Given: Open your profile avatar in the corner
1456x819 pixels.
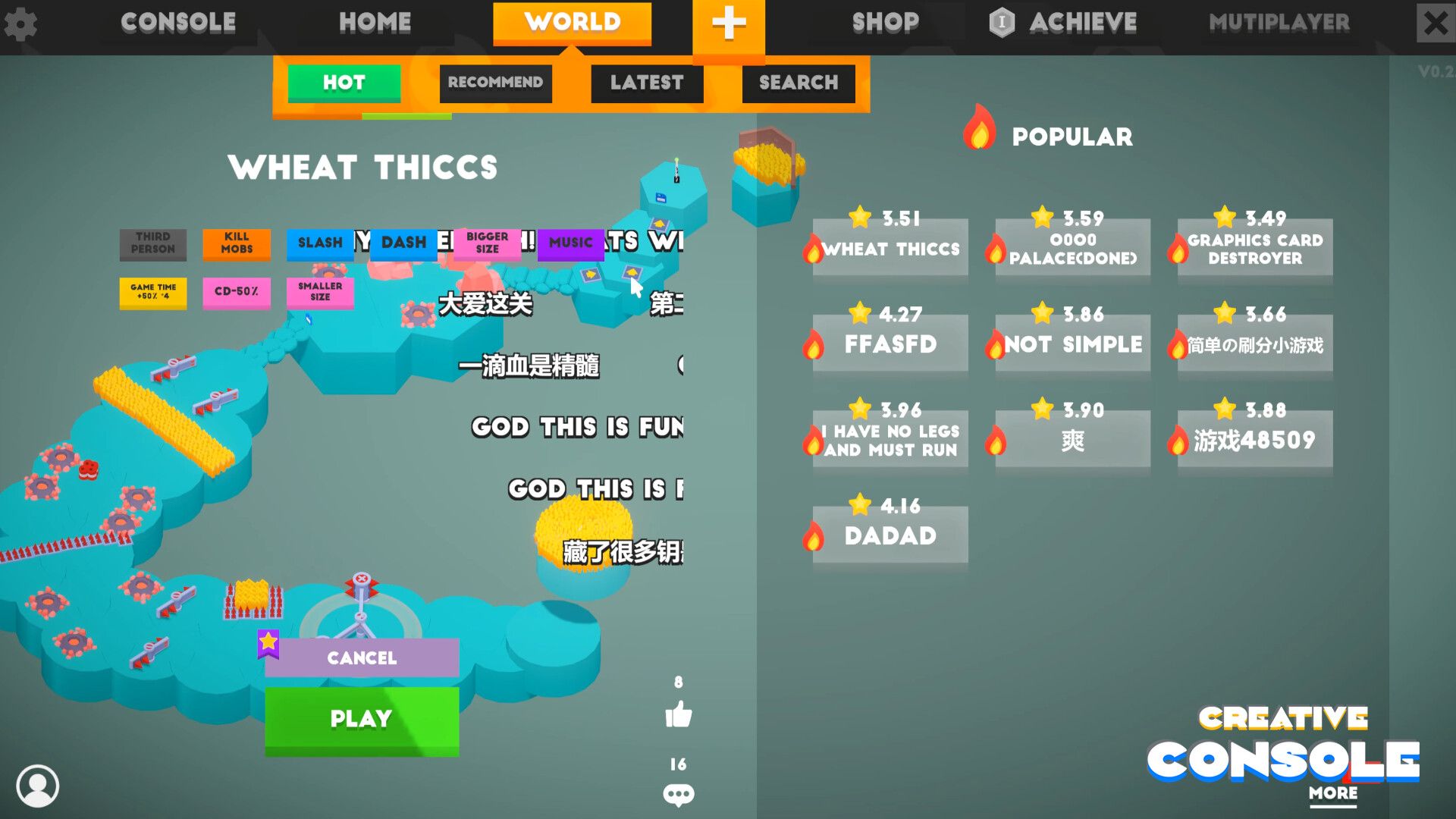Looking at the screenshot, I should [39, 787].
